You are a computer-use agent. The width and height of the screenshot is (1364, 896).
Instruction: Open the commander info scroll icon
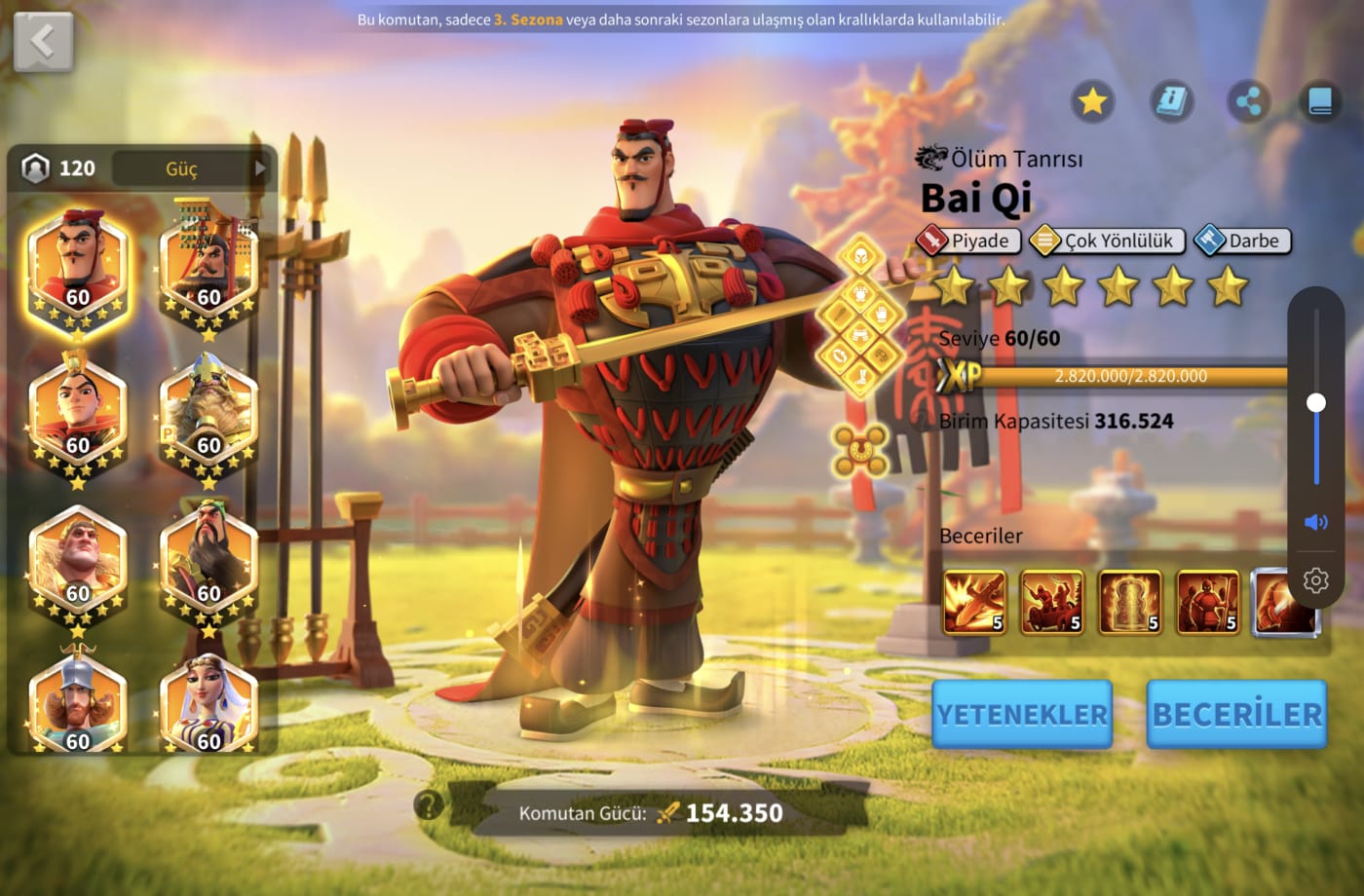[x=1171, y=100]
